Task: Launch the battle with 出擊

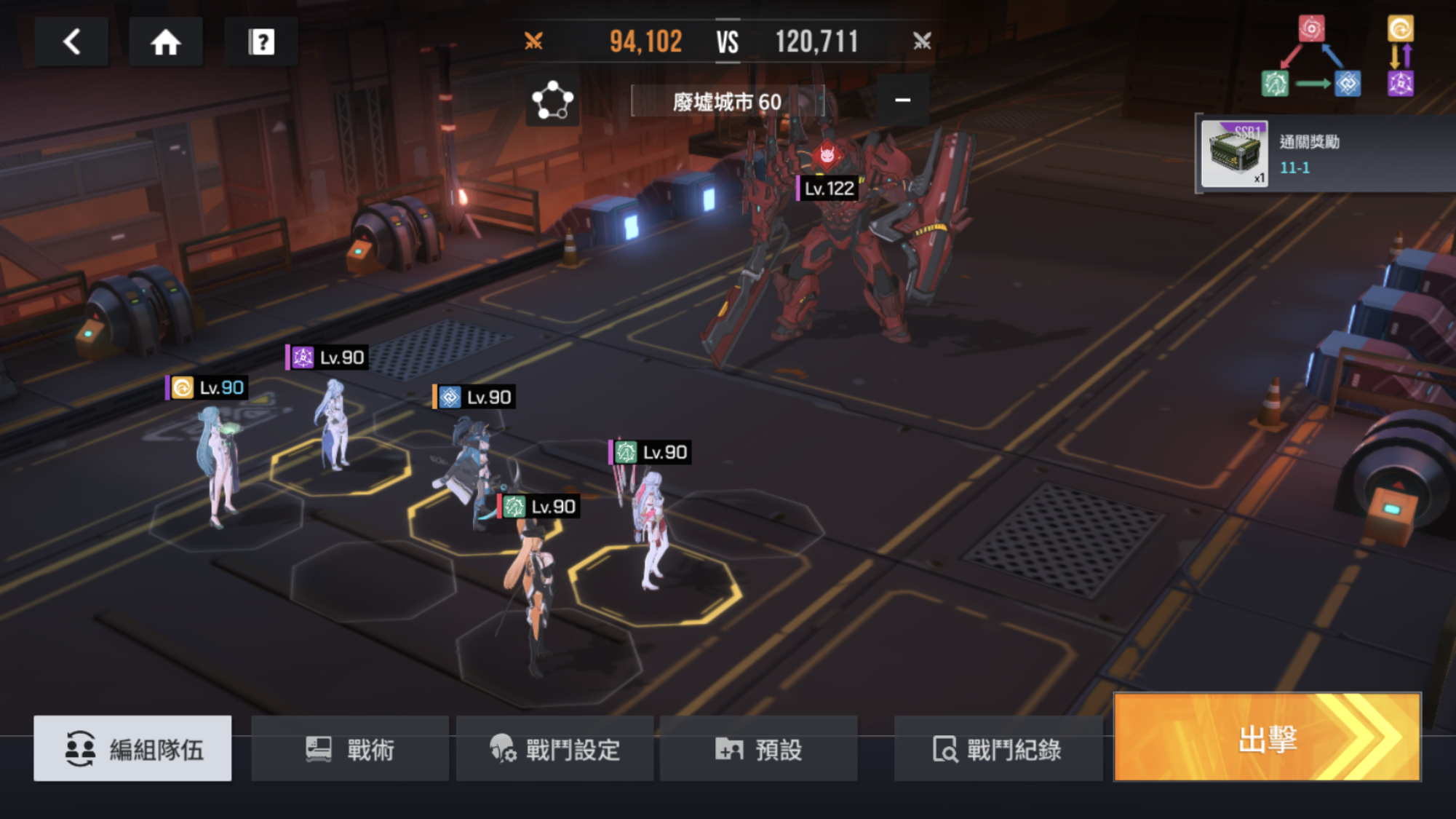Action: point(1267,737)
